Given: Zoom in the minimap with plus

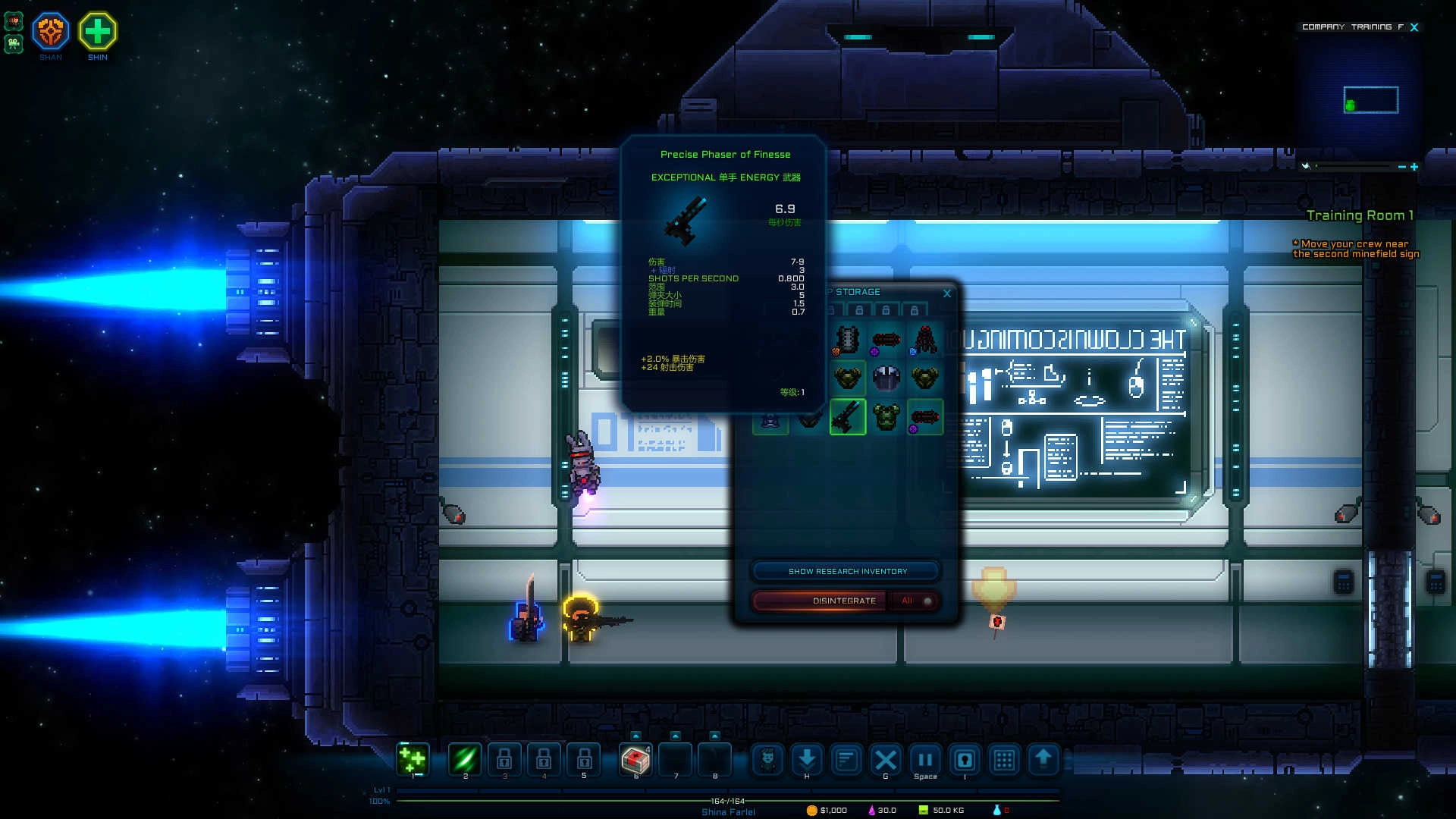Looking at the screenshot, I should point(1414,167).
